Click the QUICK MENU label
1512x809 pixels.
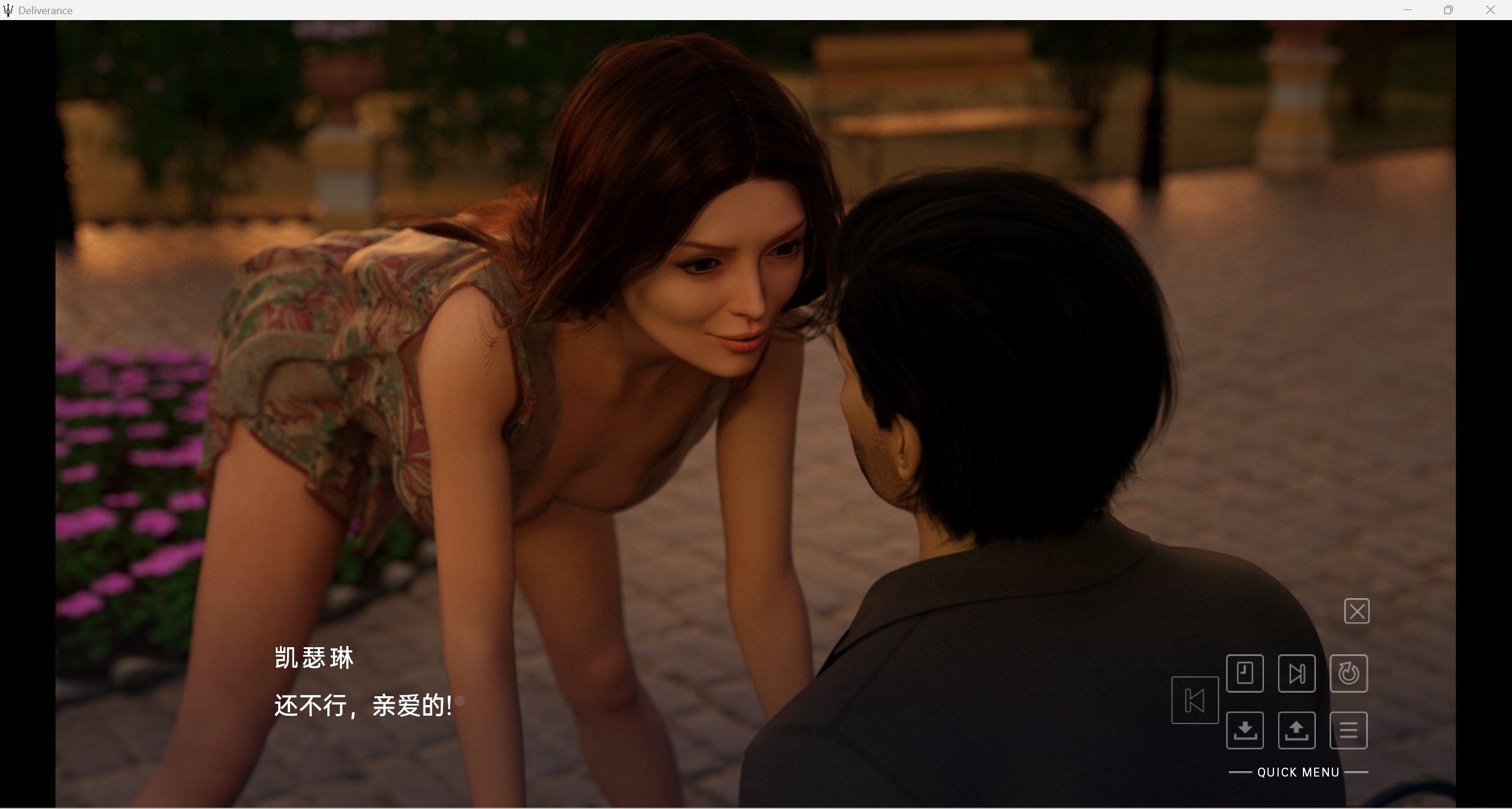coord(1299,772)
